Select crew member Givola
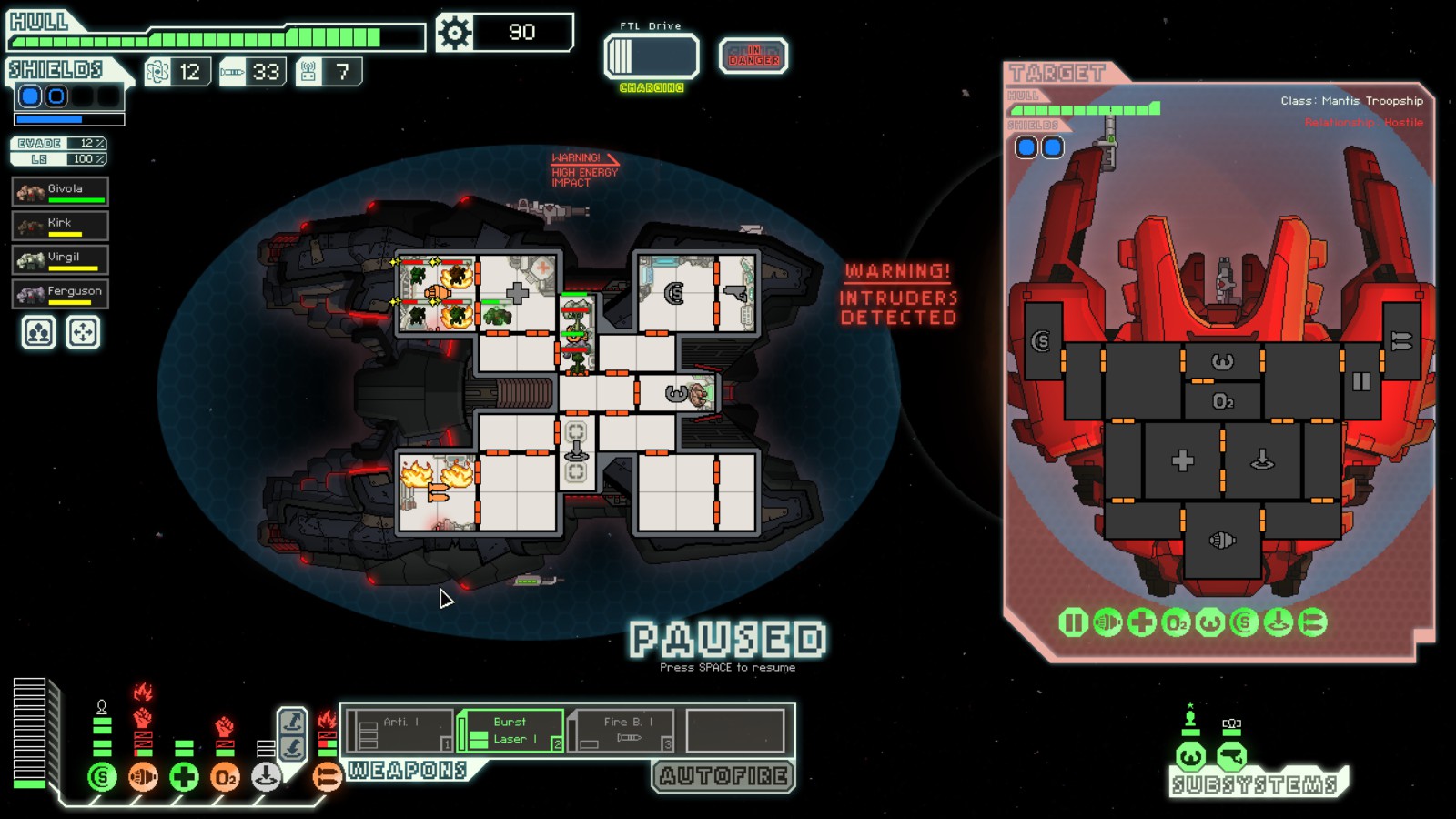Image resolution: width=1456 pixels, height=819 pixels. pos(60,192)
